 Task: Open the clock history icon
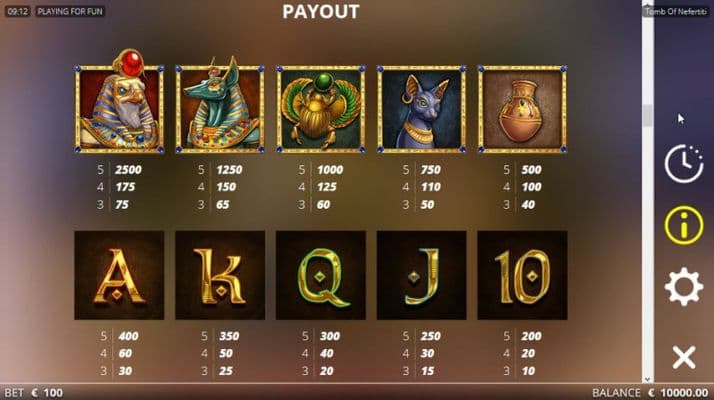point(684,164)
